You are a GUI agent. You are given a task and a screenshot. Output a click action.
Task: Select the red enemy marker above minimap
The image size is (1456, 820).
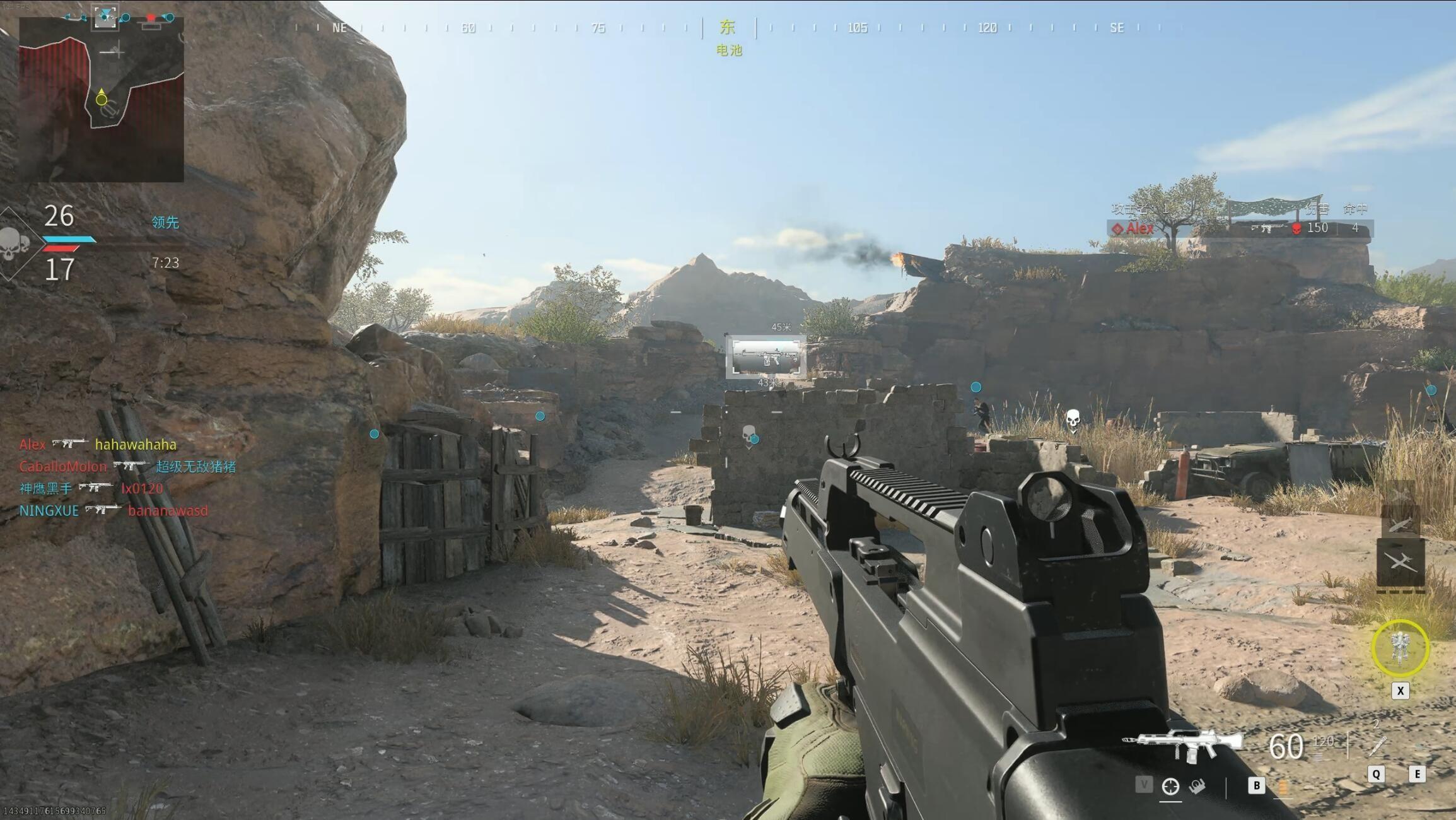151,19
